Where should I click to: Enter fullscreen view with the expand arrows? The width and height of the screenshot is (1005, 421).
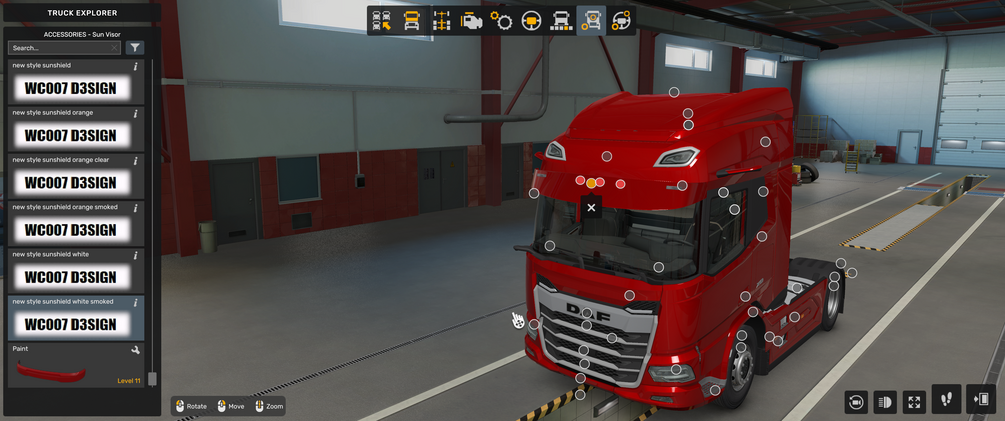[914, 402]
